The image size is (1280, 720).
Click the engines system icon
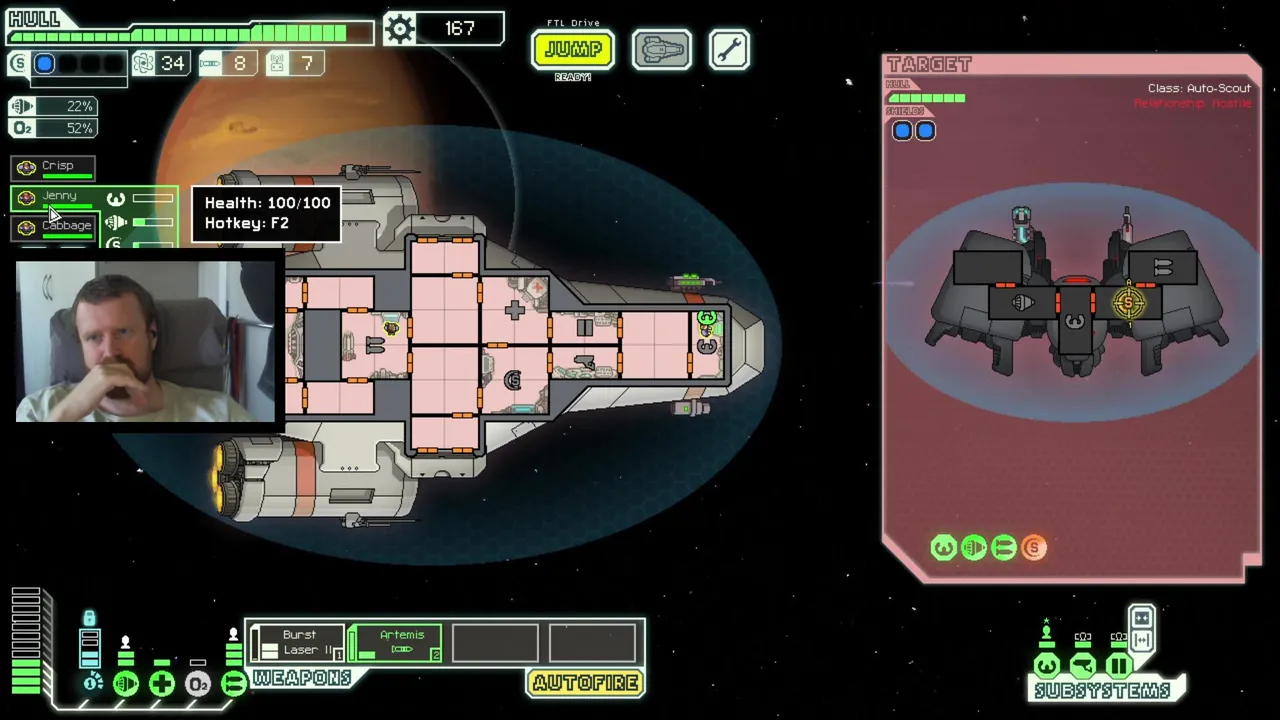coord(126,684)
